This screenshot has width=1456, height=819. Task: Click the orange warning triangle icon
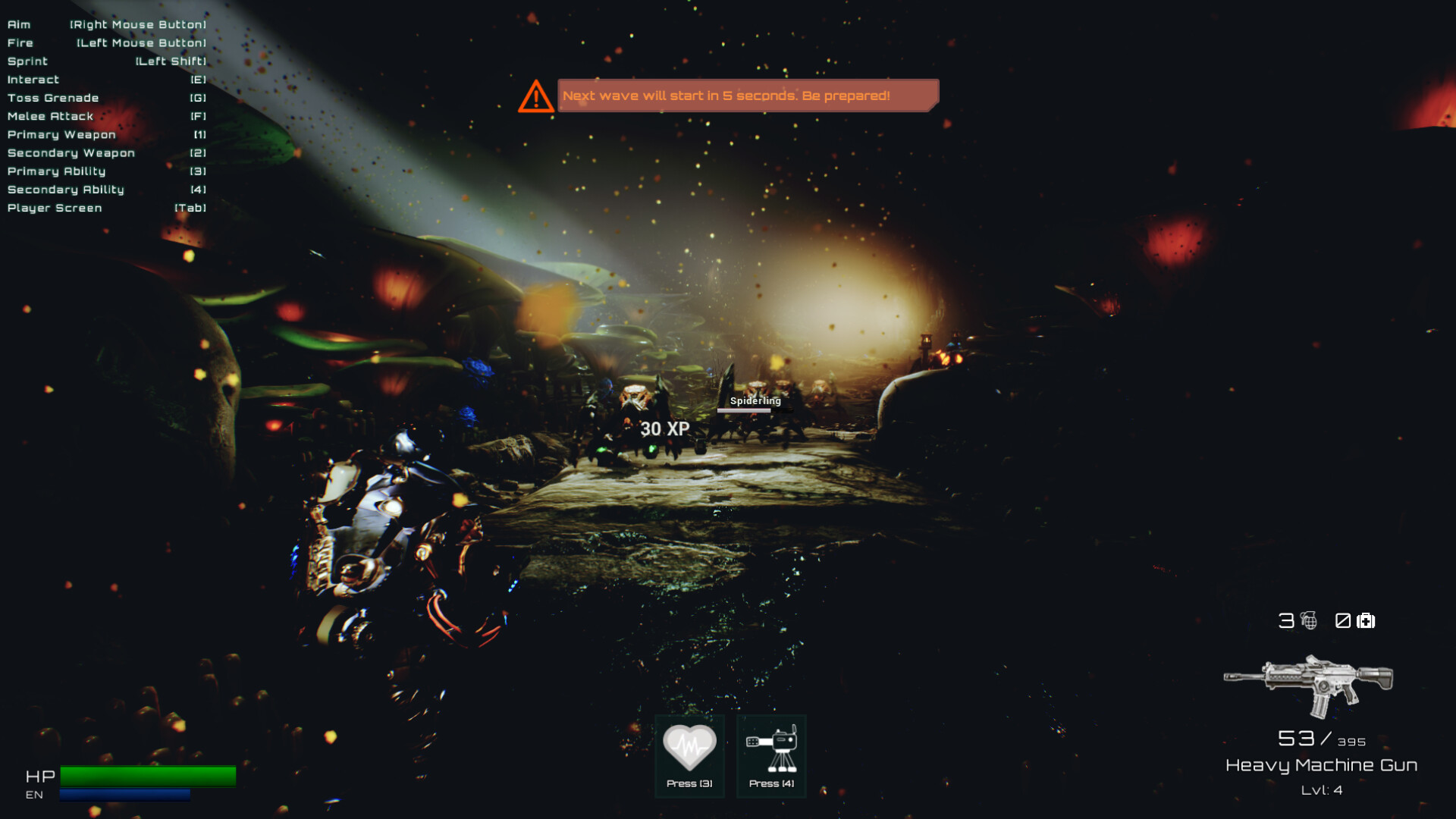537,96
